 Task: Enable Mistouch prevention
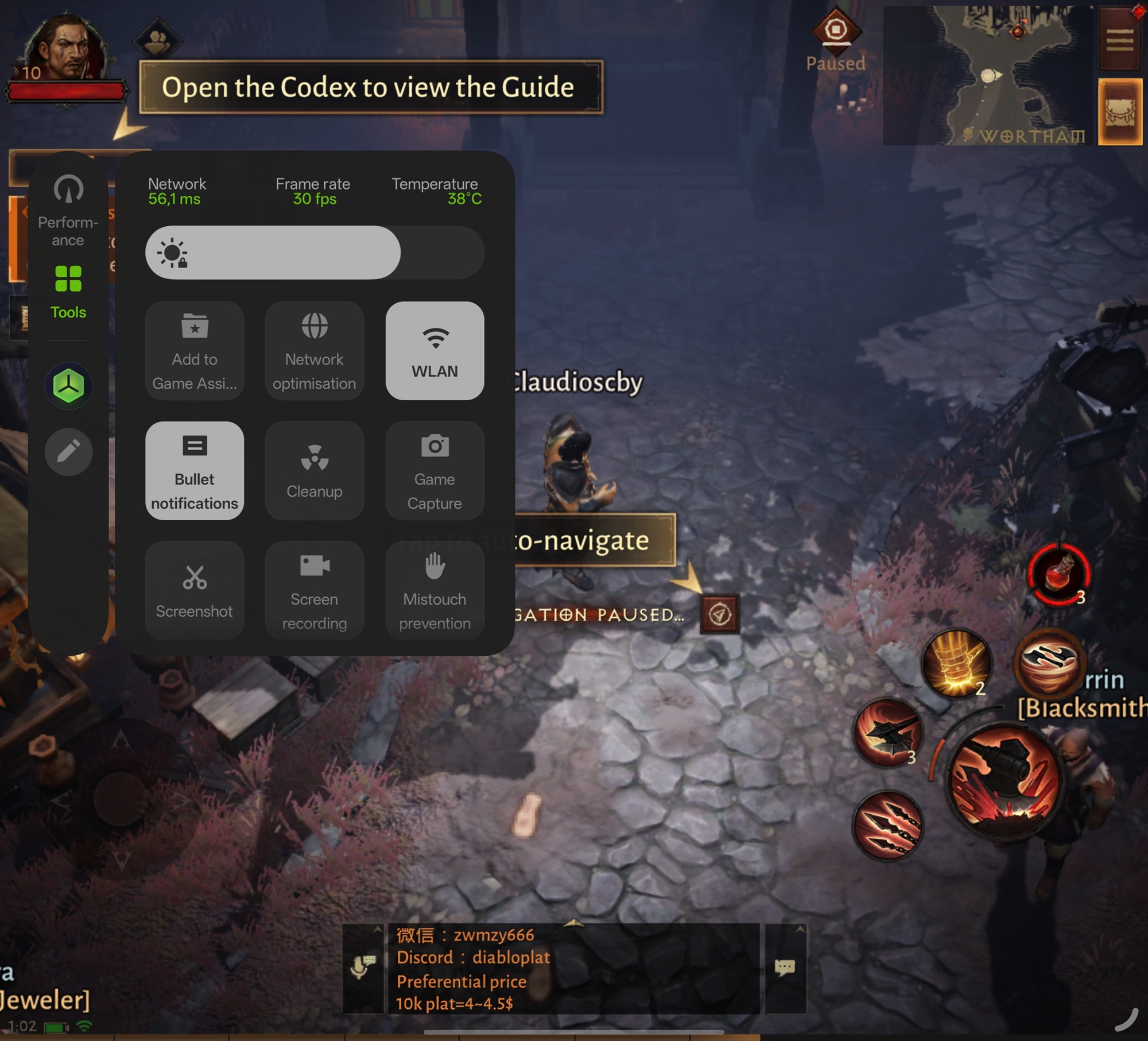[435, 590]
